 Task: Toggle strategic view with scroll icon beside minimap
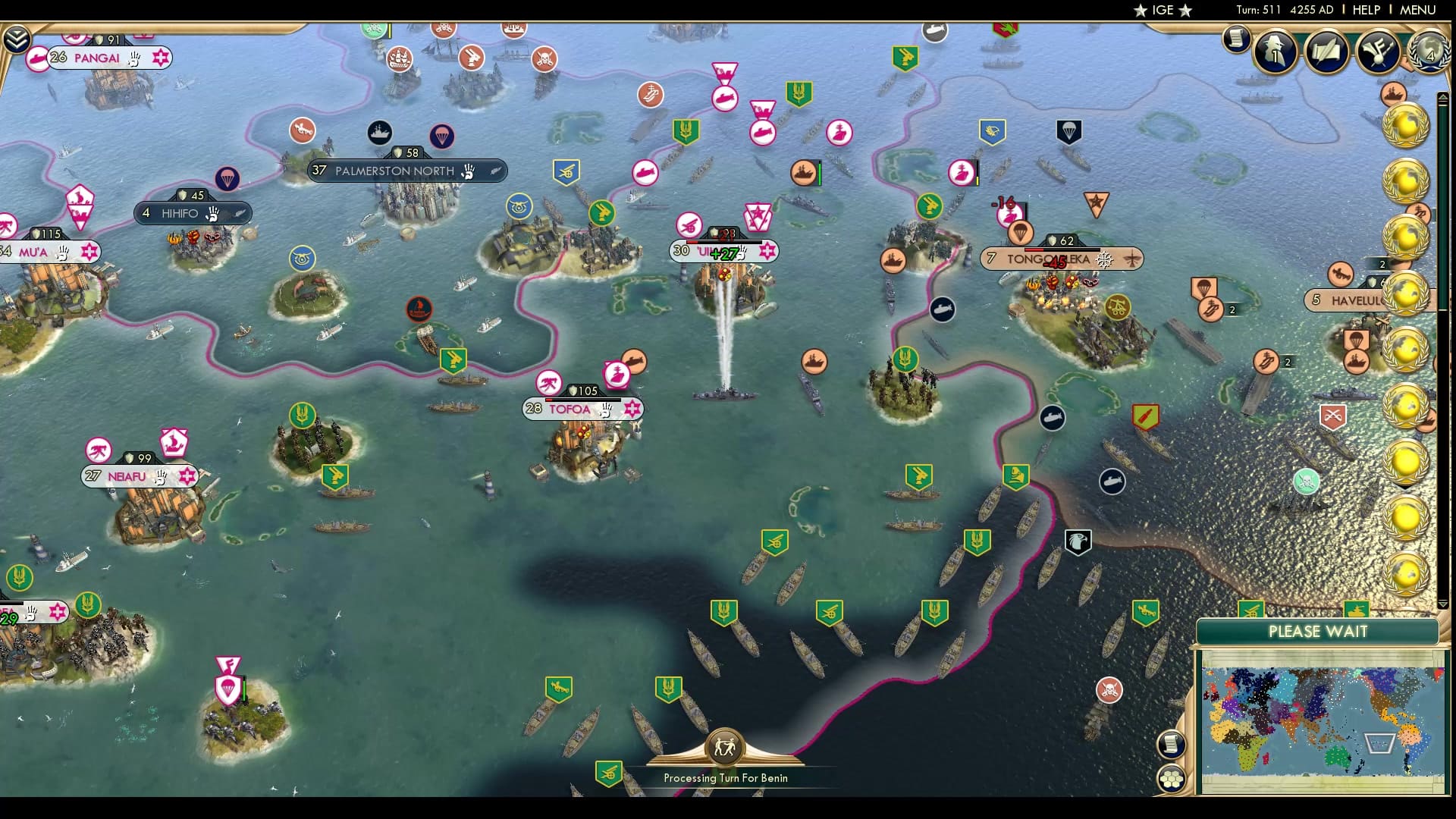pyautogui.click(x=1171, y=742)
